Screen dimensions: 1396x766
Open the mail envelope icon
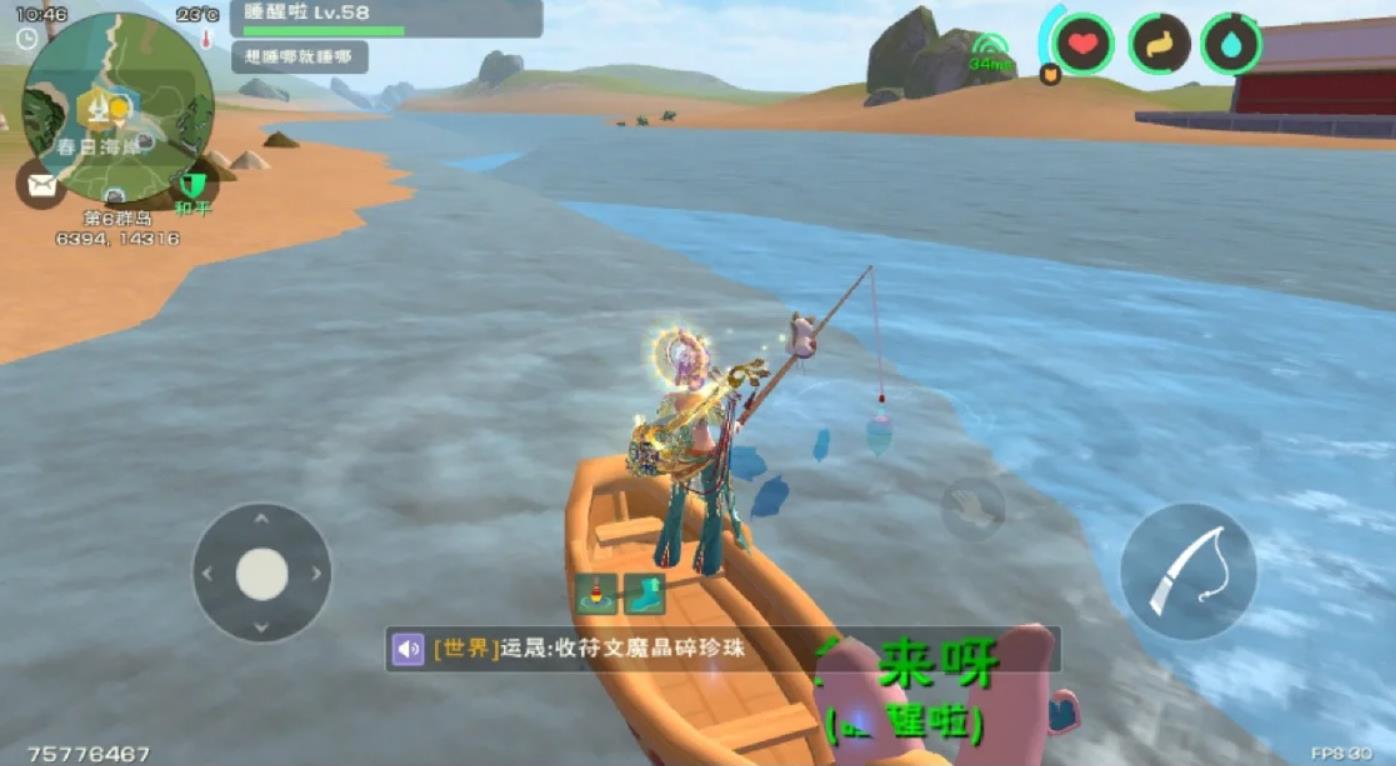[x=41, y=185]
